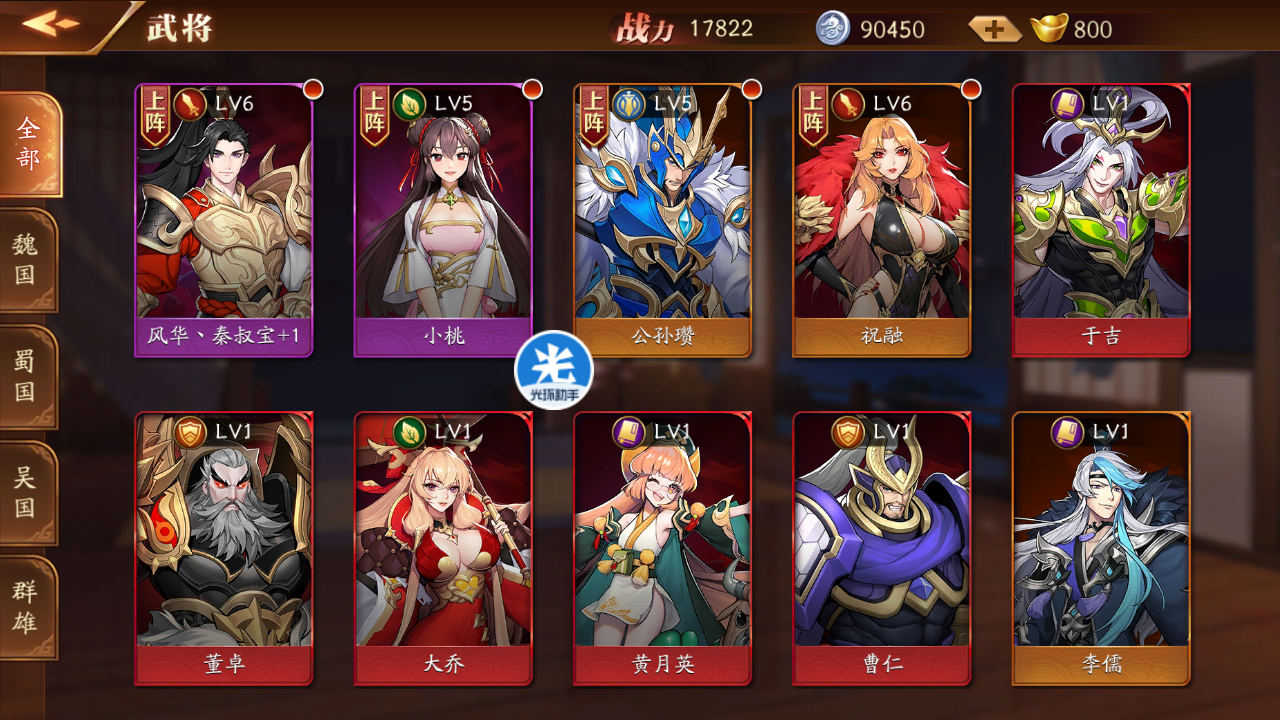
Task: Go back using the arrow button
Action: point(52,24)
